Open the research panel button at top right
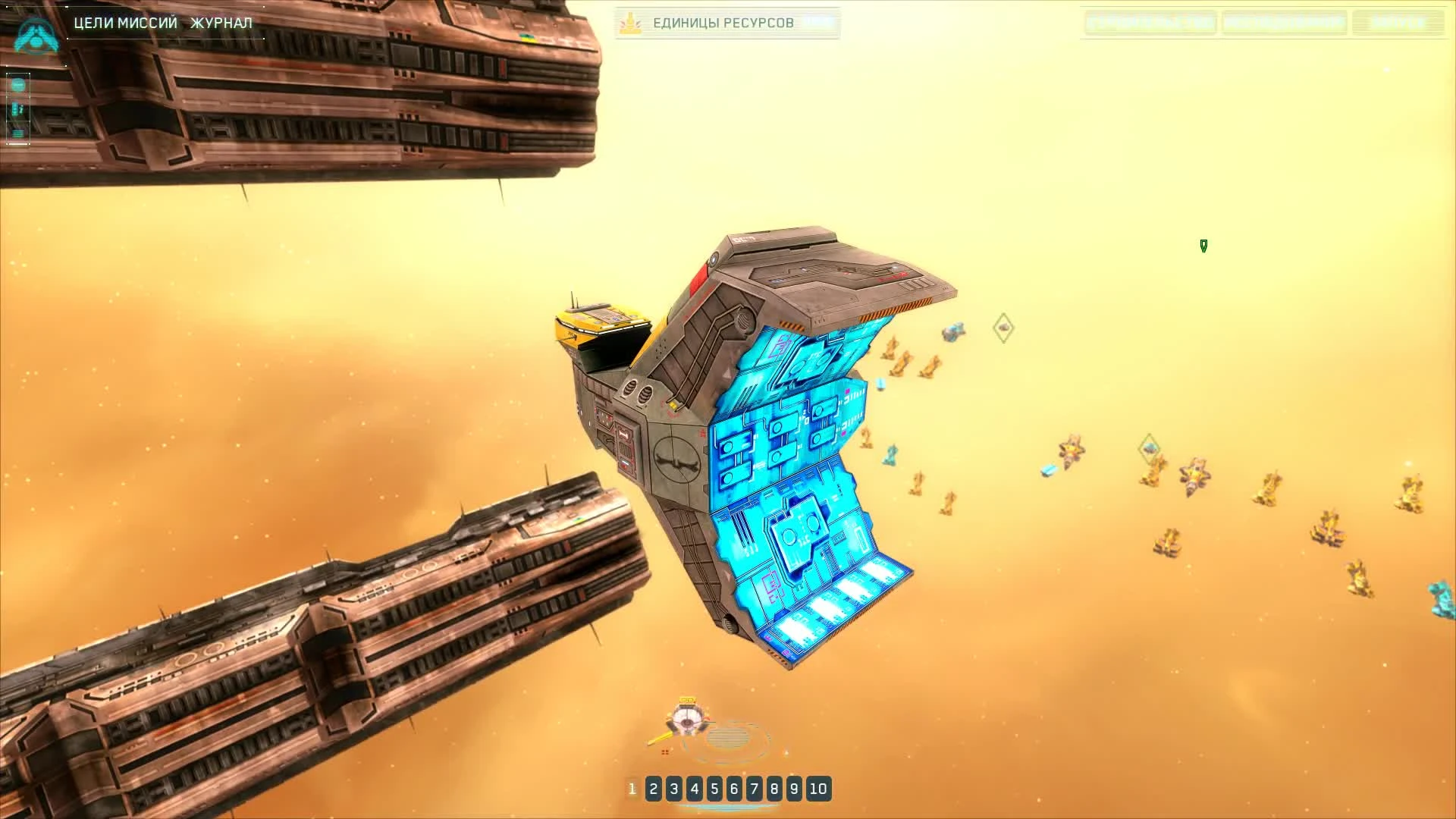1456x819 pixels. [x=1285, y=23]
